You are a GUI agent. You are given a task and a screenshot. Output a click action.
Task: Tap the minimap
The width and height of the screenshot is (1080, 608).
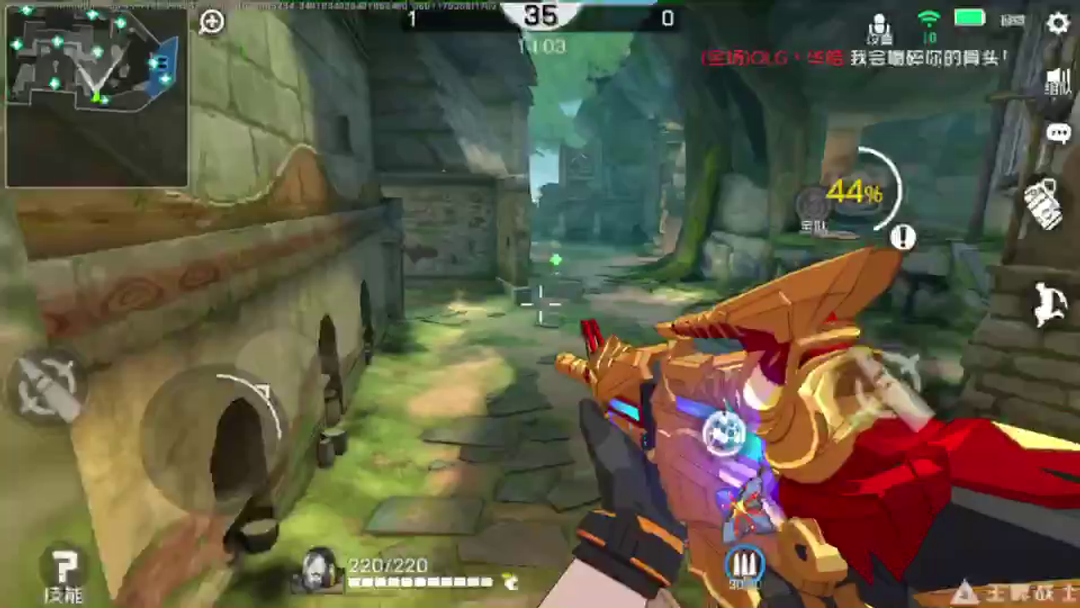pos(96,96)
